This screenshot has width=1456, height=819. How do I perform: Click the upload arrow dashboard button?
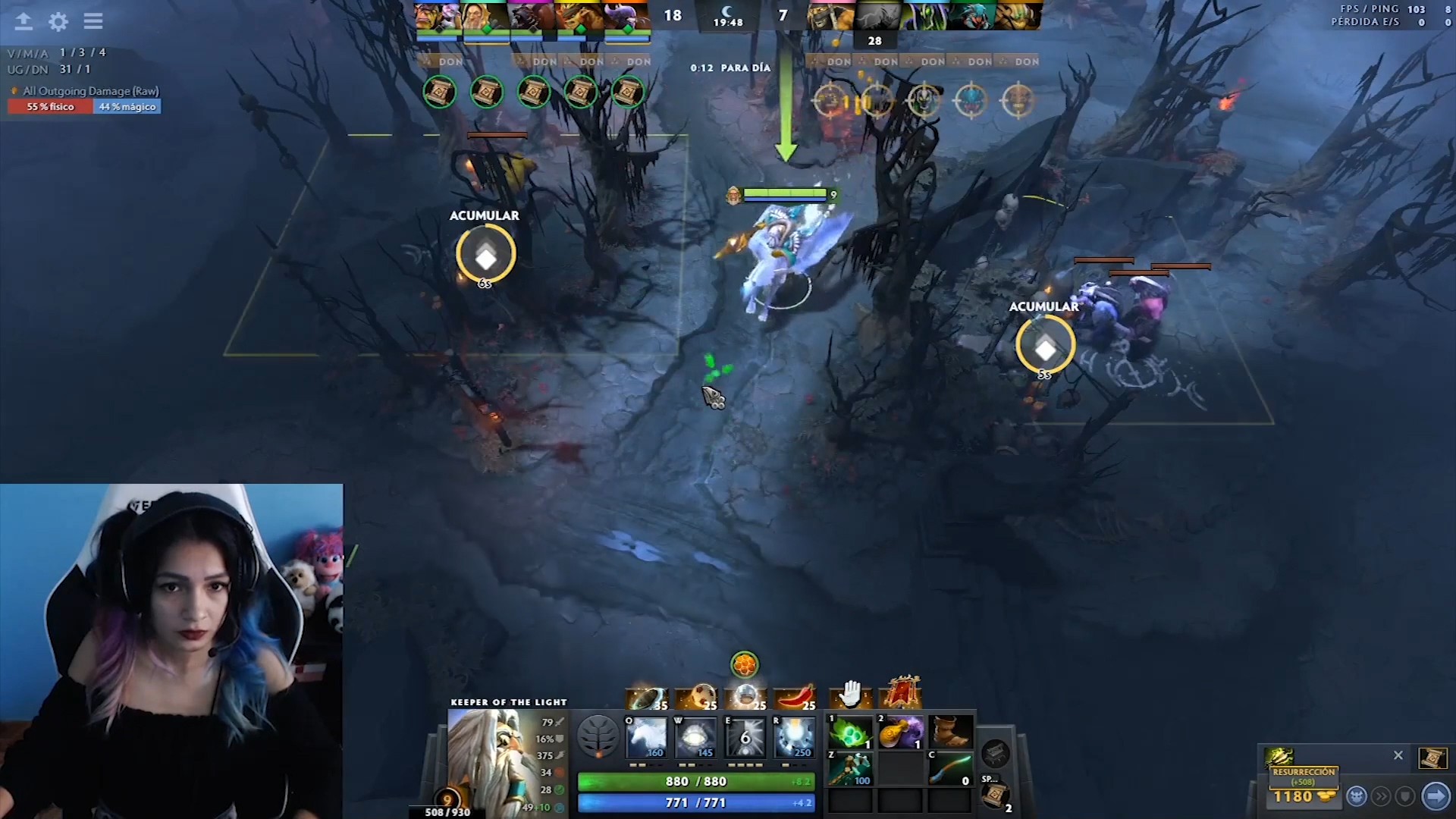click(24, 21)
